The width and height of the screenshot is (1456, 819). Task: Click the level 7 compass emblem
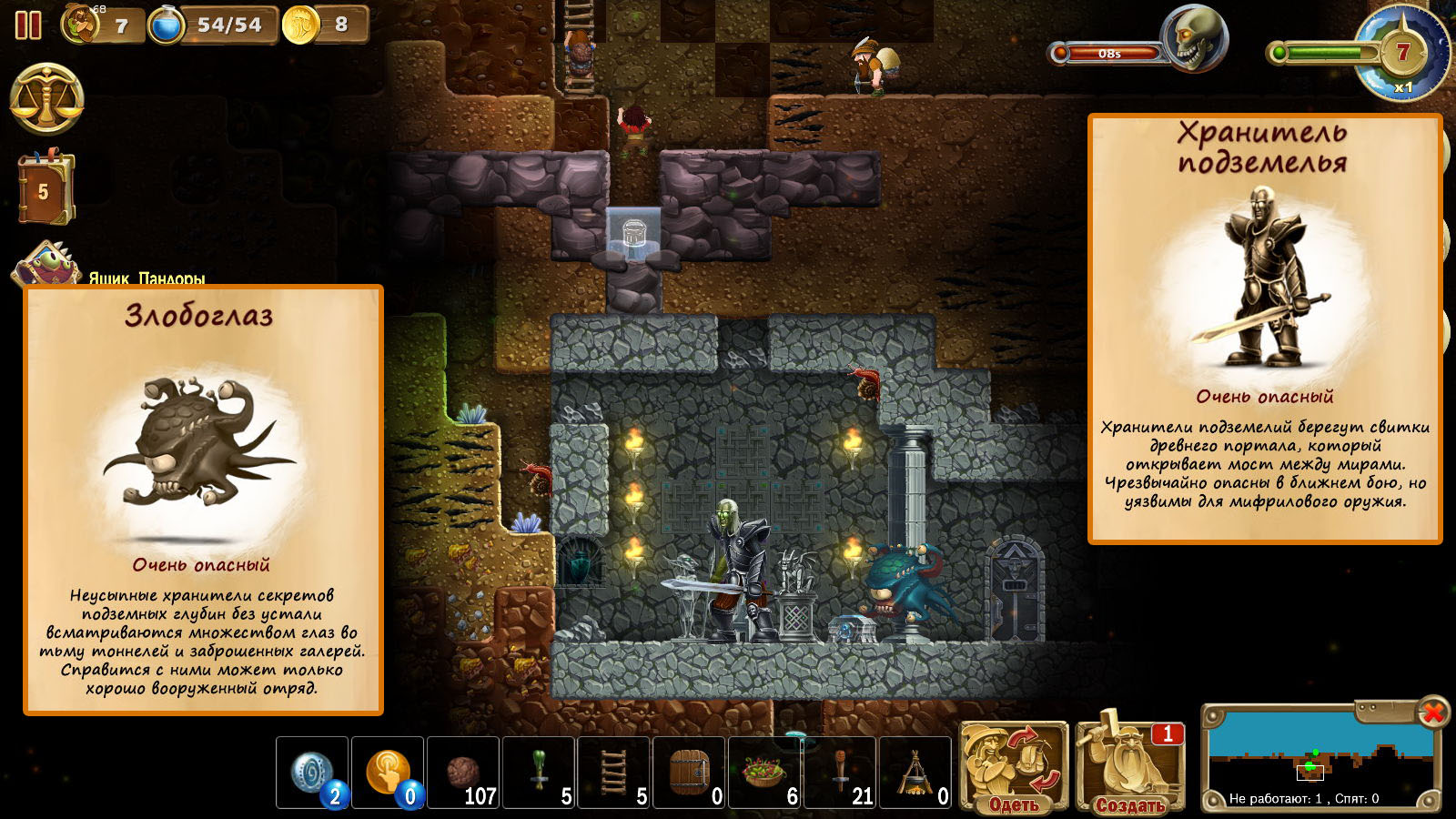1402,52
